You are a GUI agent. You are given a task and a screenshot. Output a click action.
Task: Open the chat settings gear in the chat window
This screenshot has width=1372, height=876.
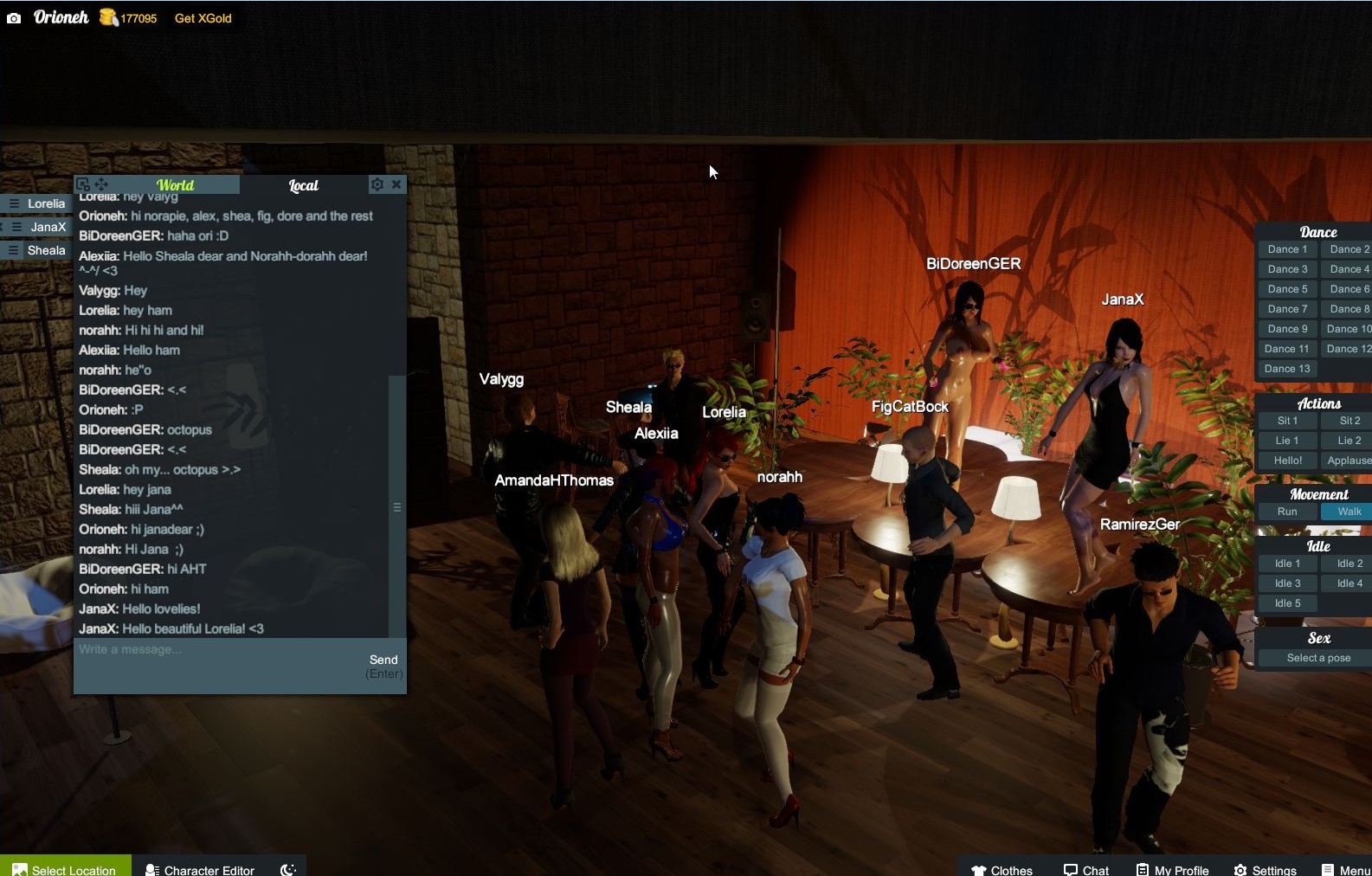(x=377, y=184)
